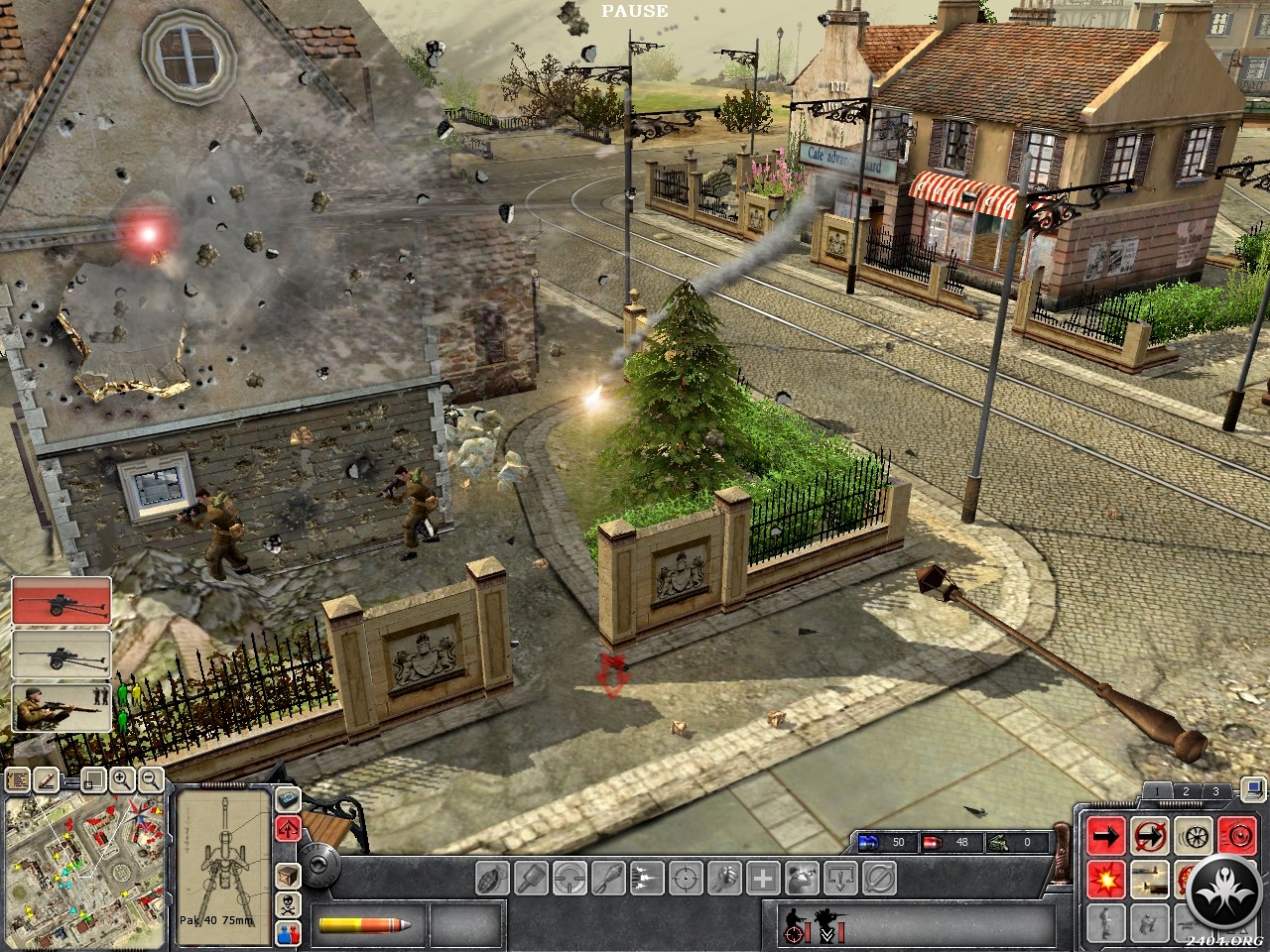
Task: Click the minimap zoom-out magnifier
Action: (x=150, y=779)
